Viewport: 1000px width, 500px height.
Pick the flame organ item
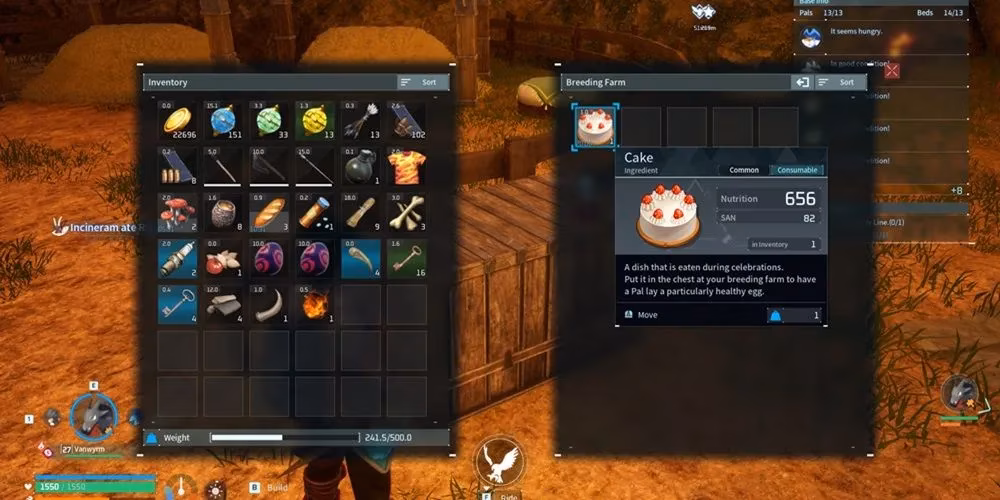coord(315,304)
